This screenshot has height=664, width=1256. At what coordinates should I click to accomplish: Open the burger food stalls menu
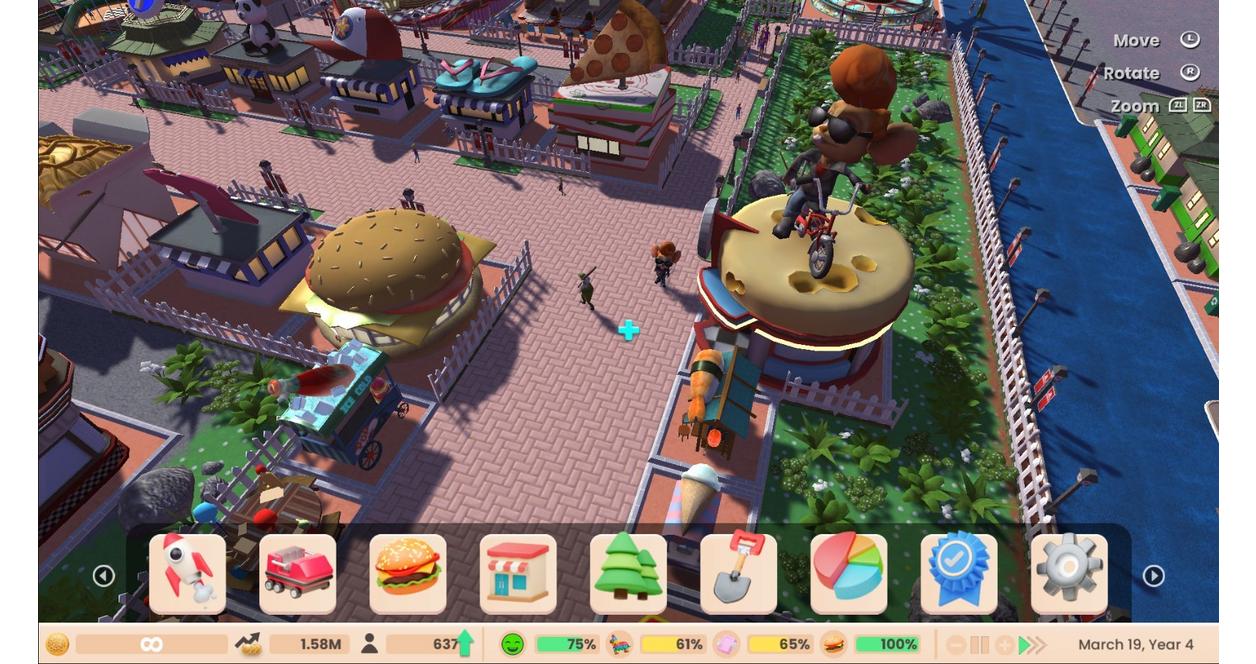point(408,574)
